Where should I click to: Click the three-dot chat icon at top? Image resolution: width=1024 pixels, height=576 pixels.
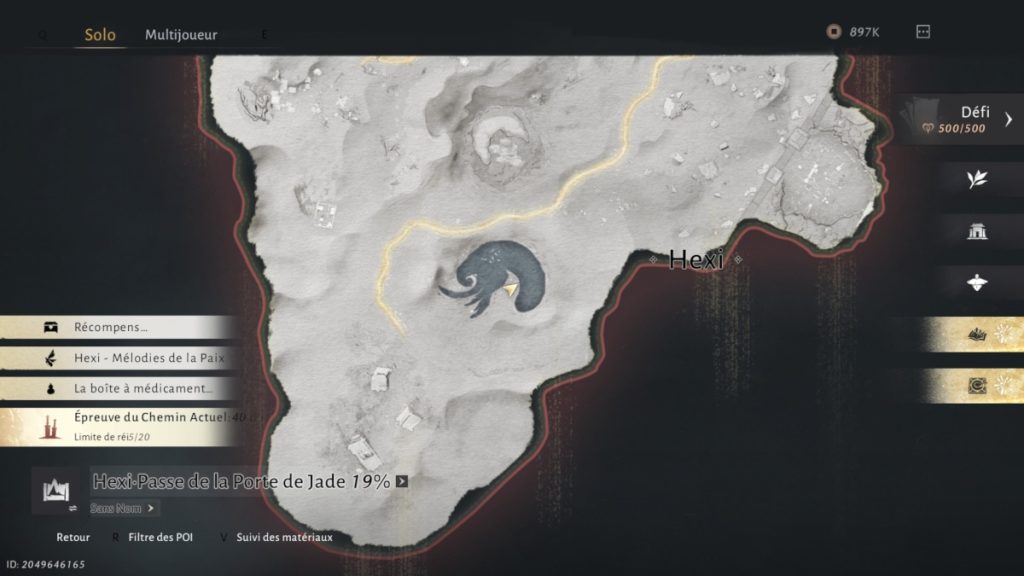923,32
